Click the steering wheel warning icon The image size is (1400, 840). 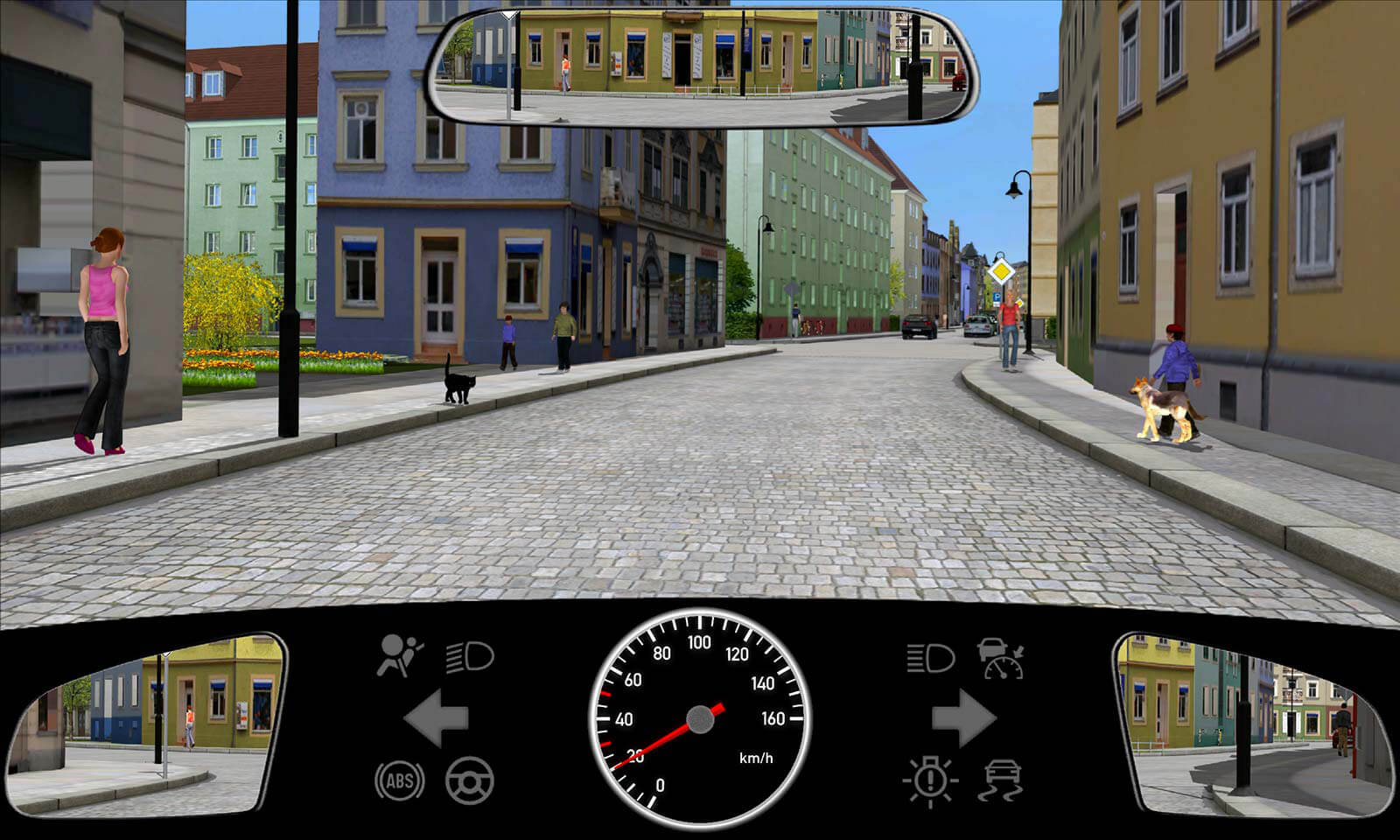click(470, 780)
